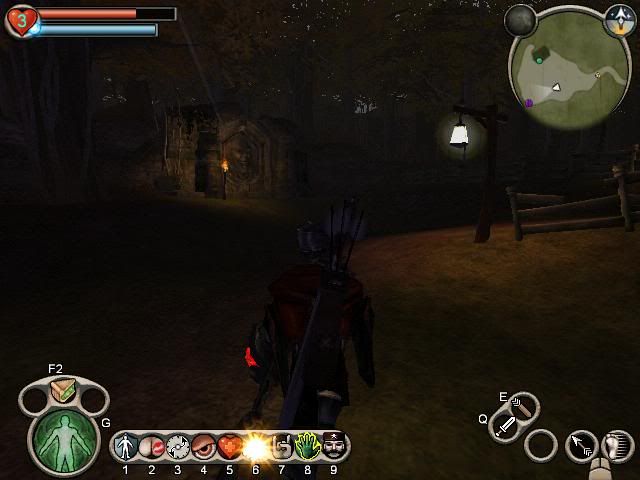Viewport: 640px width, 480px height.
Task: Select the grey fist gesture hotbar icon
Action: (x=282, y=445)
